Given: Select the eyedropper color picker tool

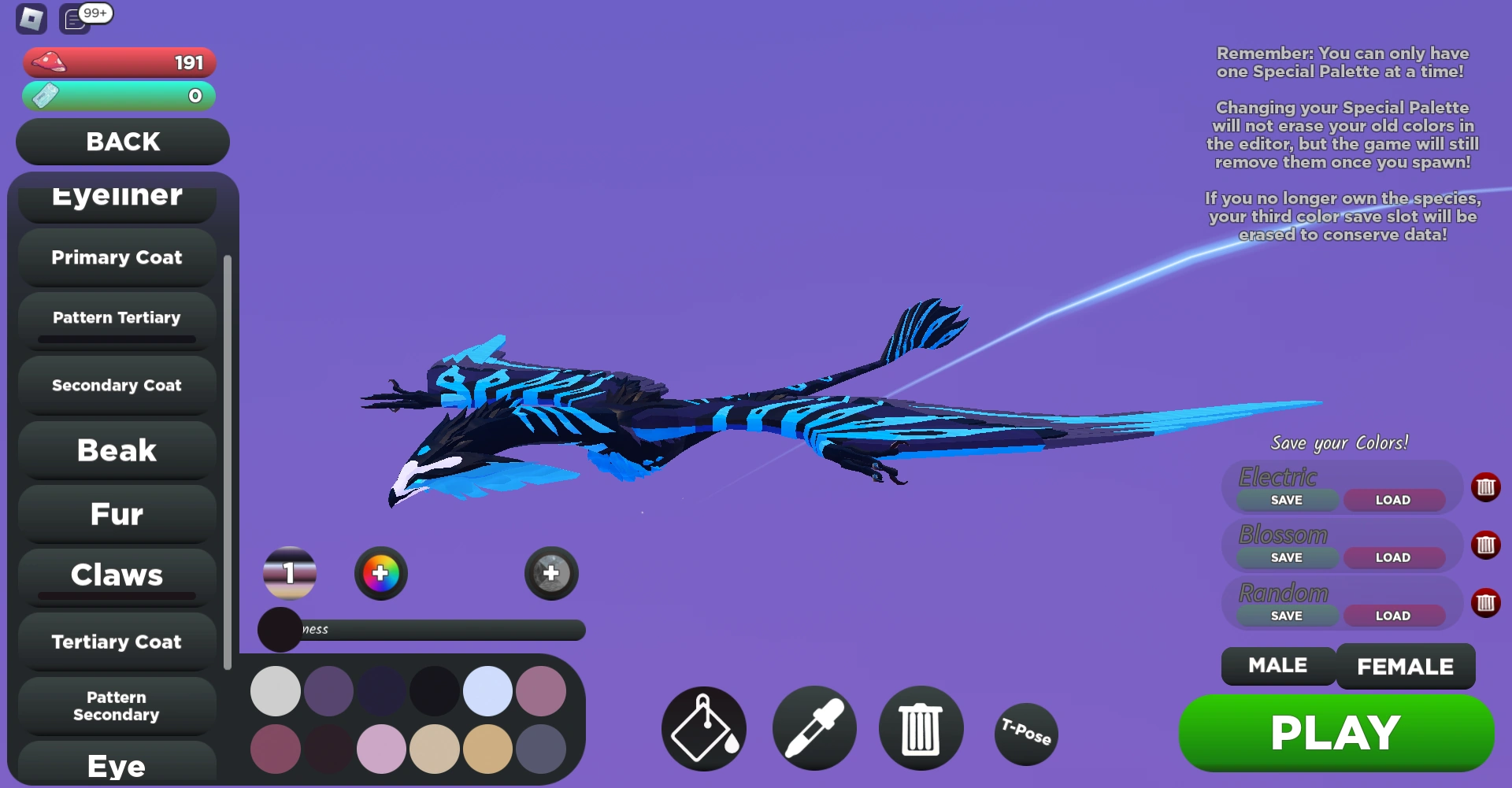Looking at the screenshot, I should 813,728.
